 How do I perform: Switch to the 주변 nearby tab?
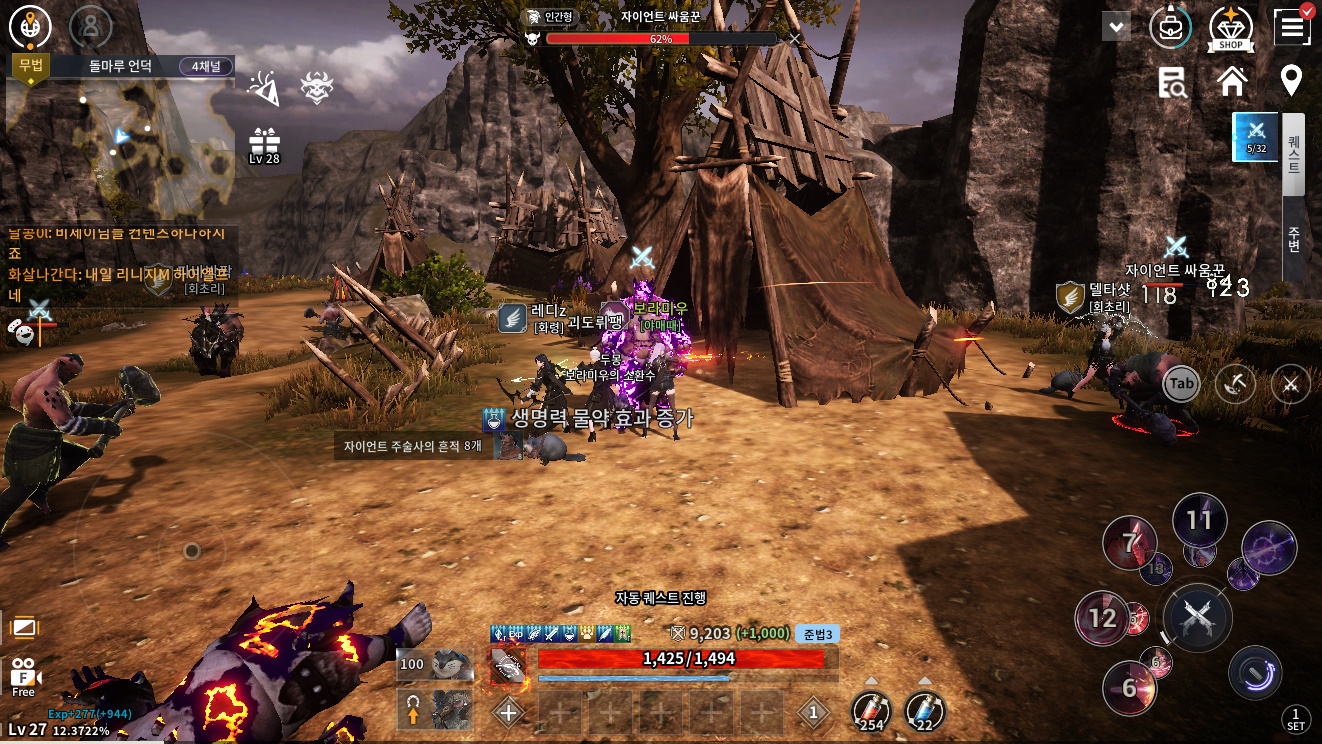(x=1294, y=239)
